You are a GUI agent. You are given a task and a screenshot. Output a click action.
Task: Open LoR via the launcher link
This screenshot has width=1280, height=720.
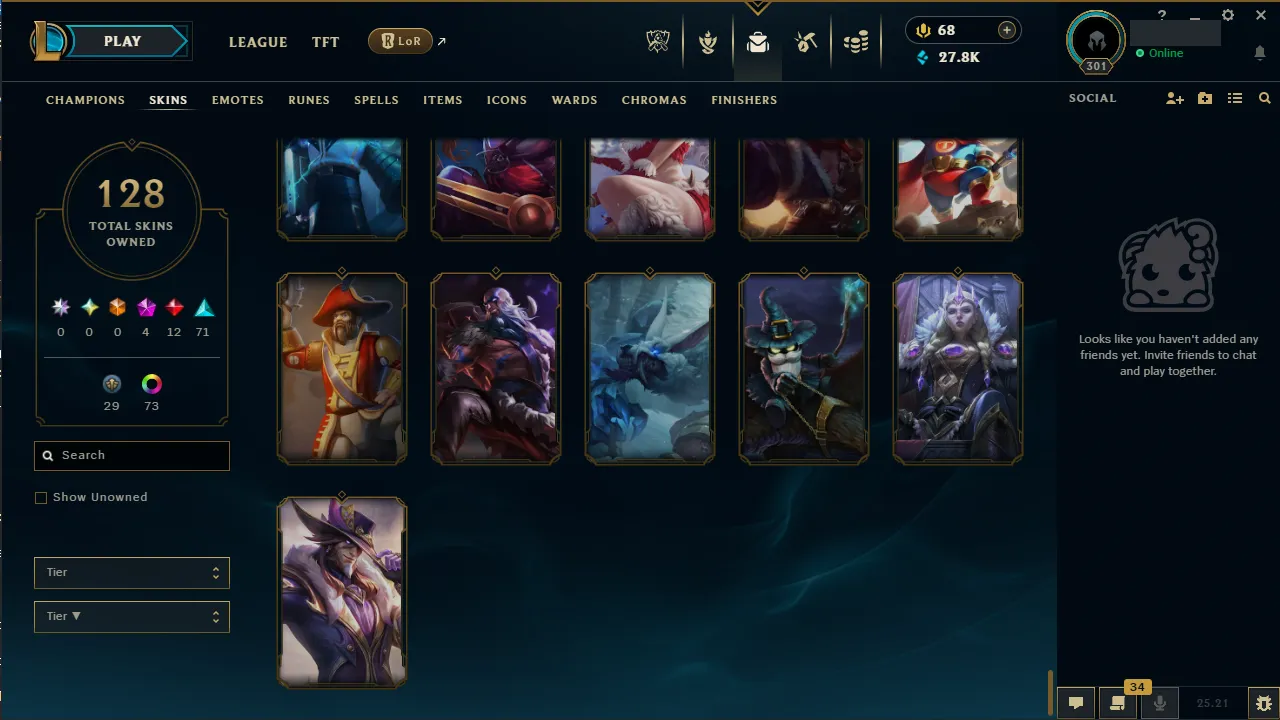pyautogui.click(x=400, y=41)
